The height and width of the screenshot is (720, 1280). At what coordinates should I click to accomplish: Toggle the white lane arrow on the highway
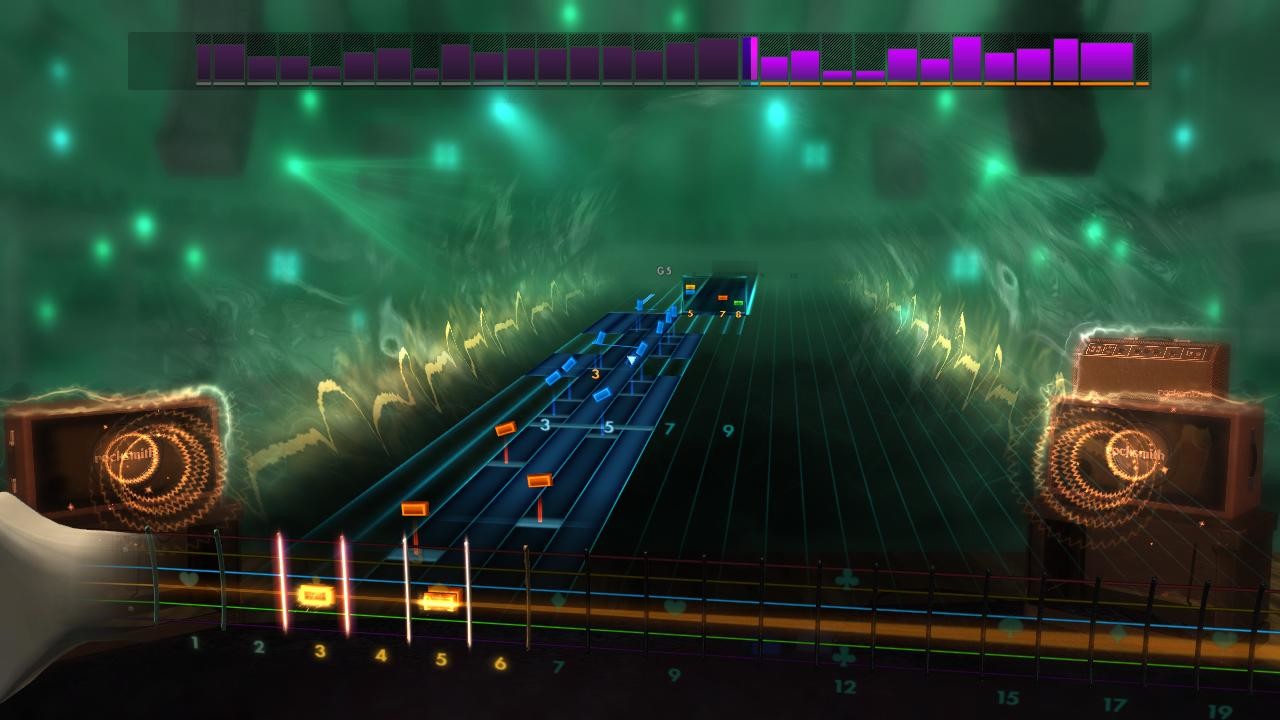coord(631,359)
